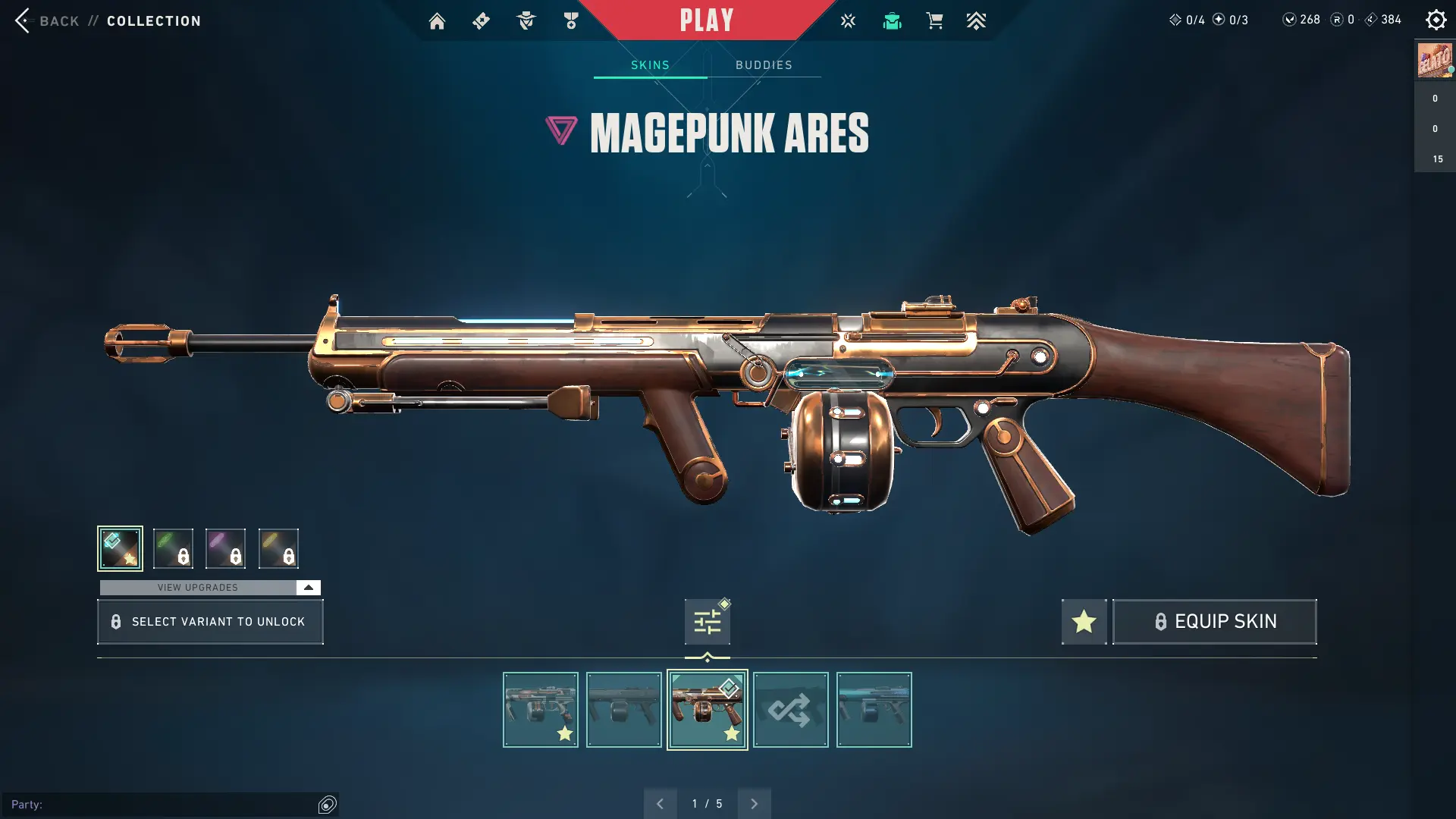Toggle the favorite star button

coord(1084,622)
